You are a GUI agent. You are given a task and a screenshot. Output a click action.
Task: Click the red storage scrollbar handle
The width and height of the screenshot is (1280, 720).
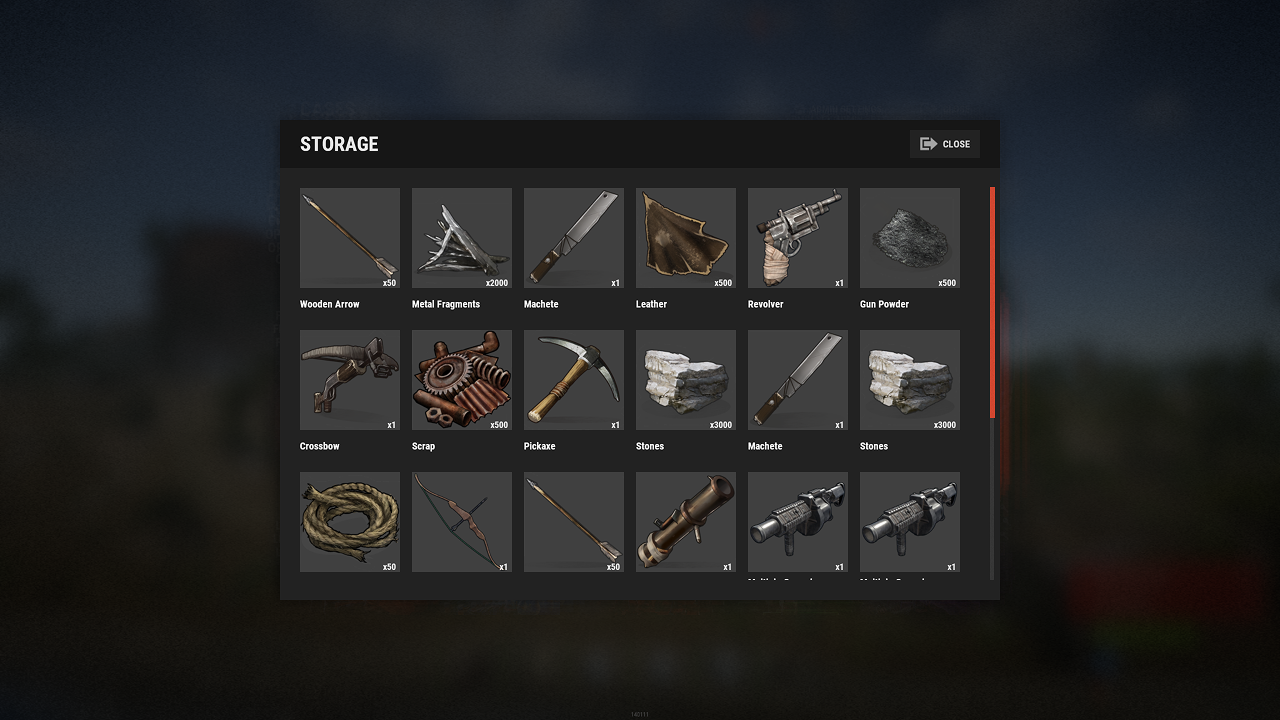click(992, 302)
